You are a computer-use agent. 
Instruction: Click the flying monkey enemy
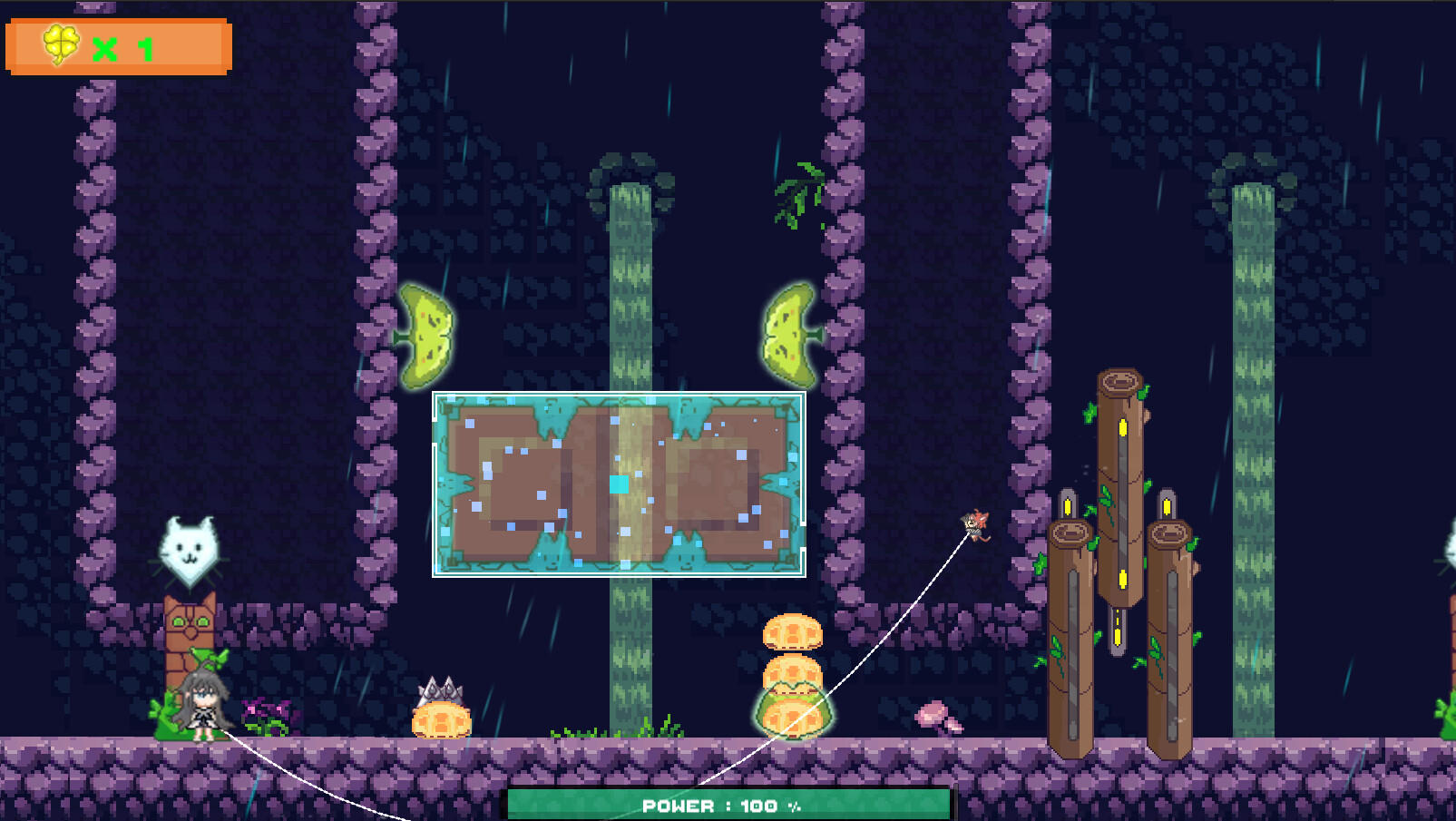tap(972, 524)
